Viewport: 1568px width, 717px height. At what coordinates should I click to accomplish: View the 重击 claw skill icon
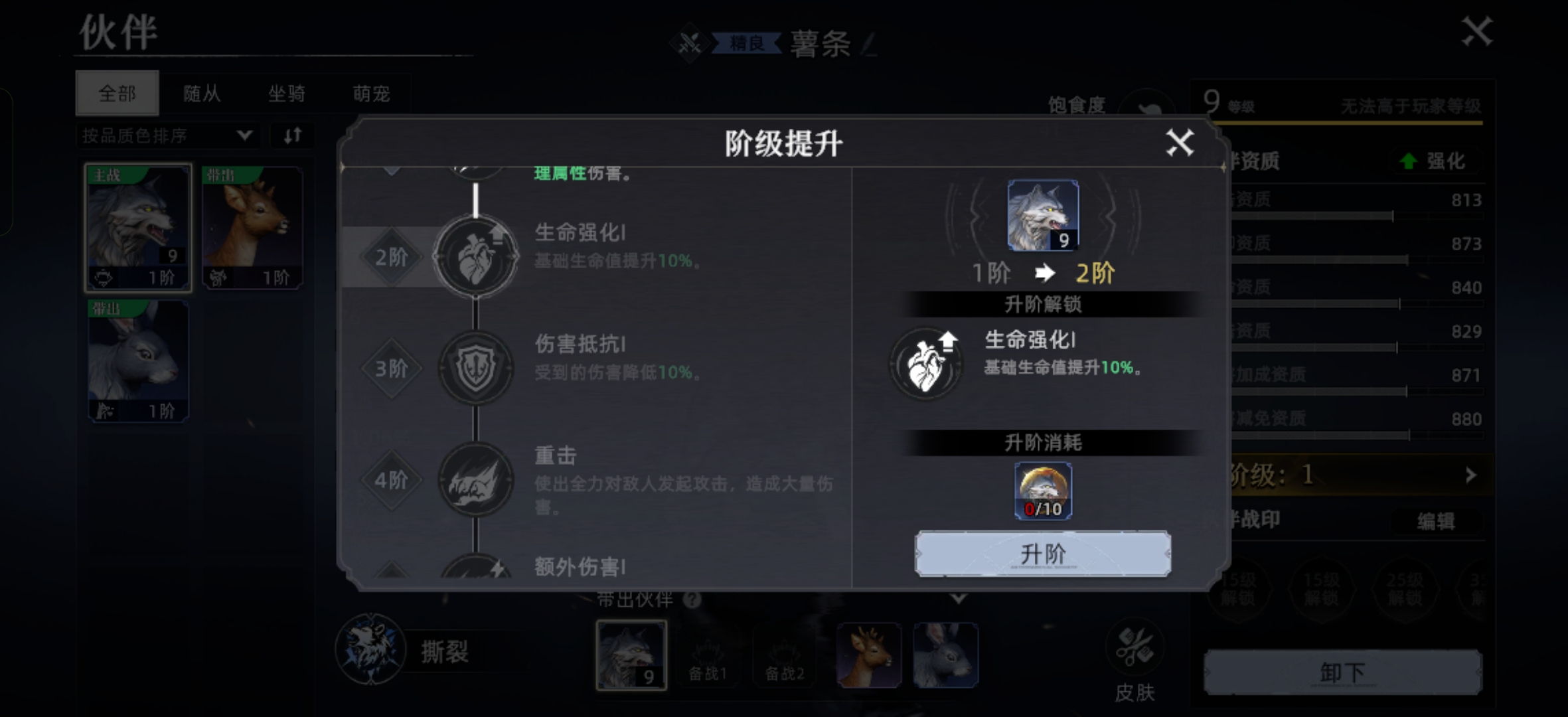coord(475,479)
